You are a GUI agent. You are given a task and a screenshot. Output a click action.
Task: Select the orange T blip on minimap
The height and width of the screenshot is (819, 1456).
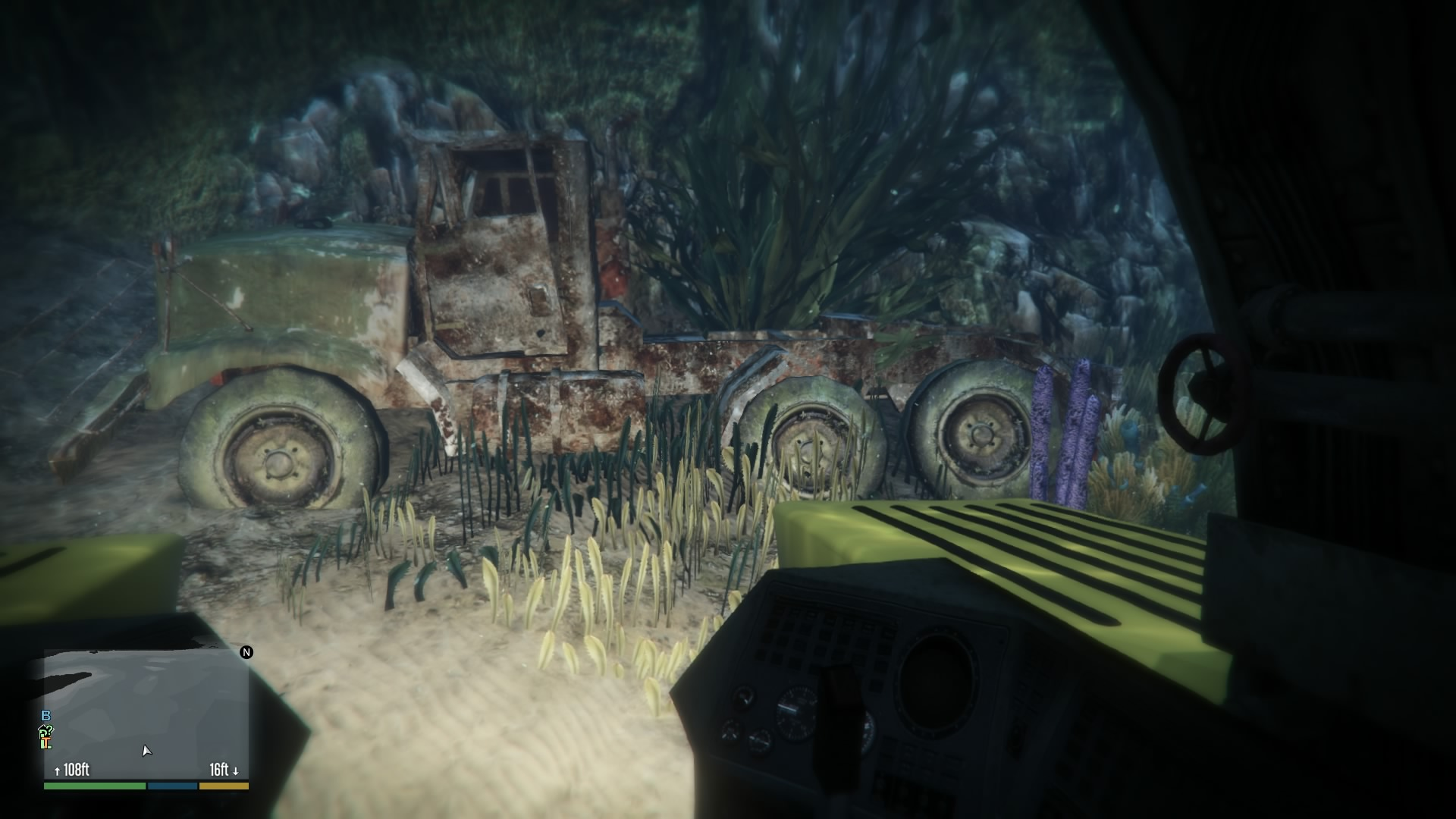coord(45,742)
